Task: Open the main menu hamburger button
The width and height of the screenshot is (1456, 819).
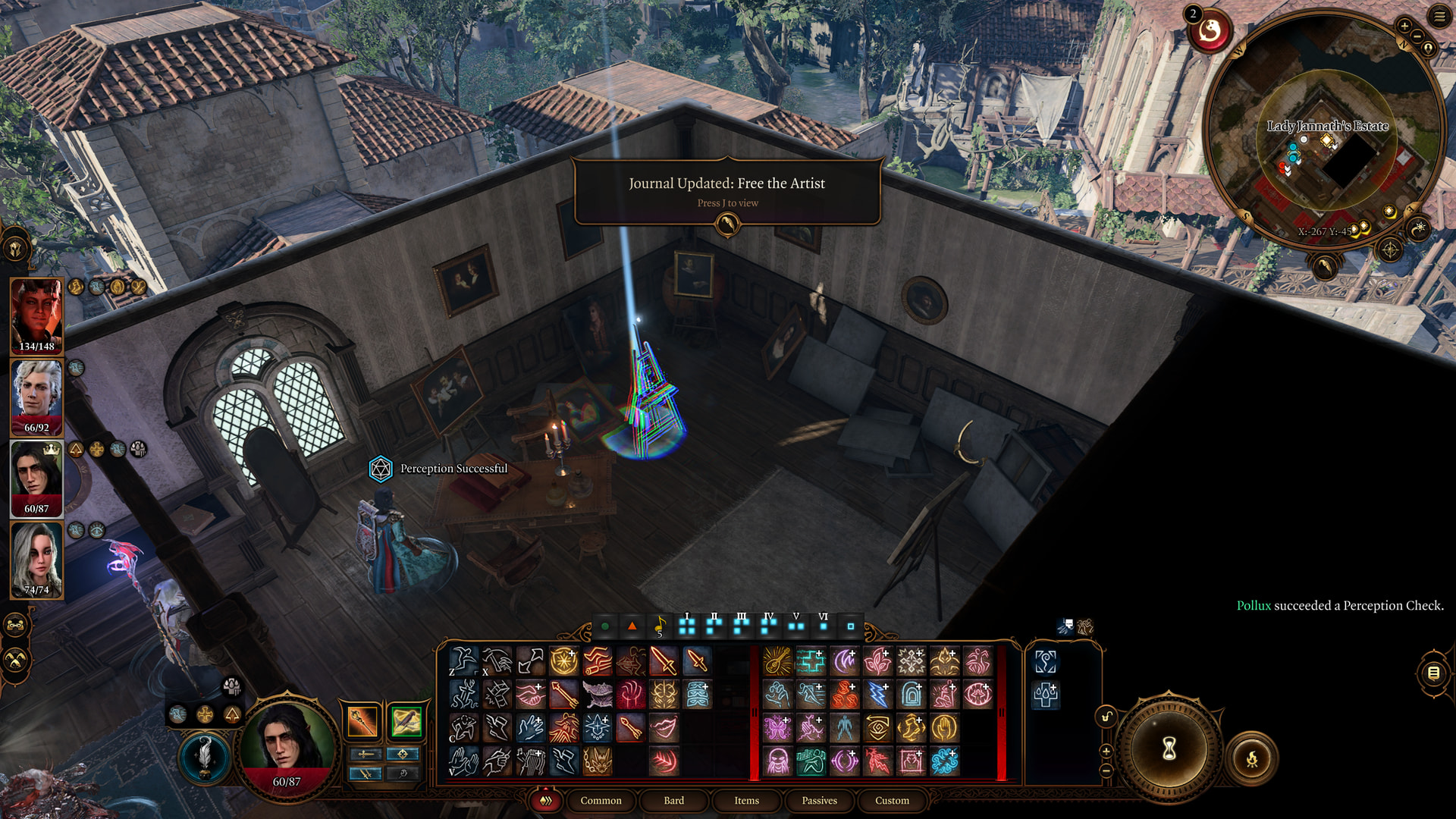Action: pyautogui.click(x=1439, y=17)
